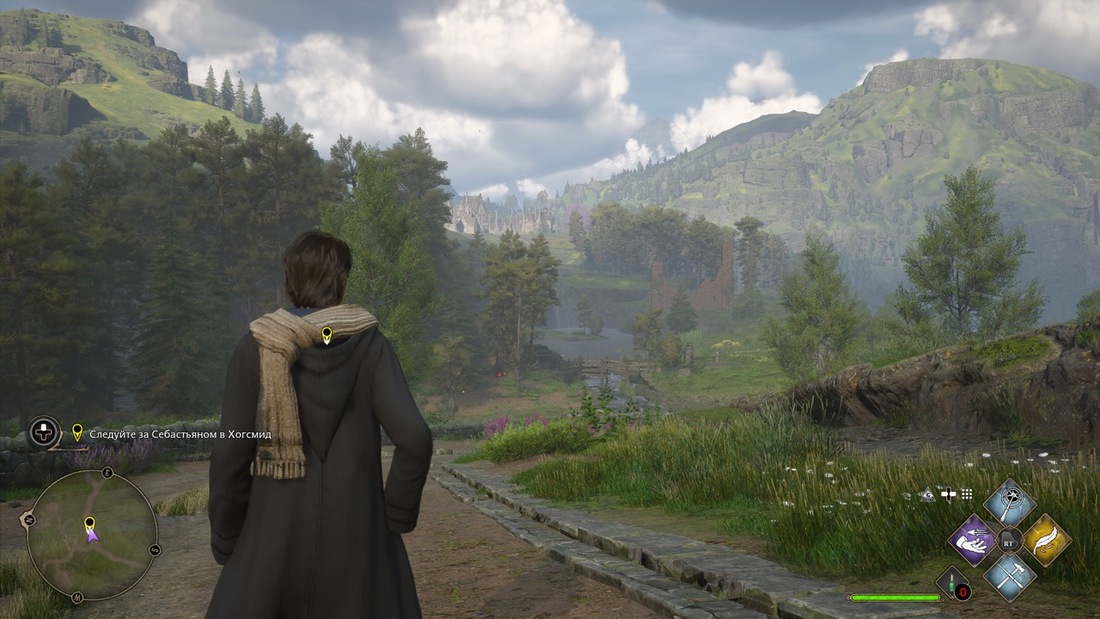Open the spell set grid icon
This screenshot has width=1100, height=619.
tap(966, 494)
